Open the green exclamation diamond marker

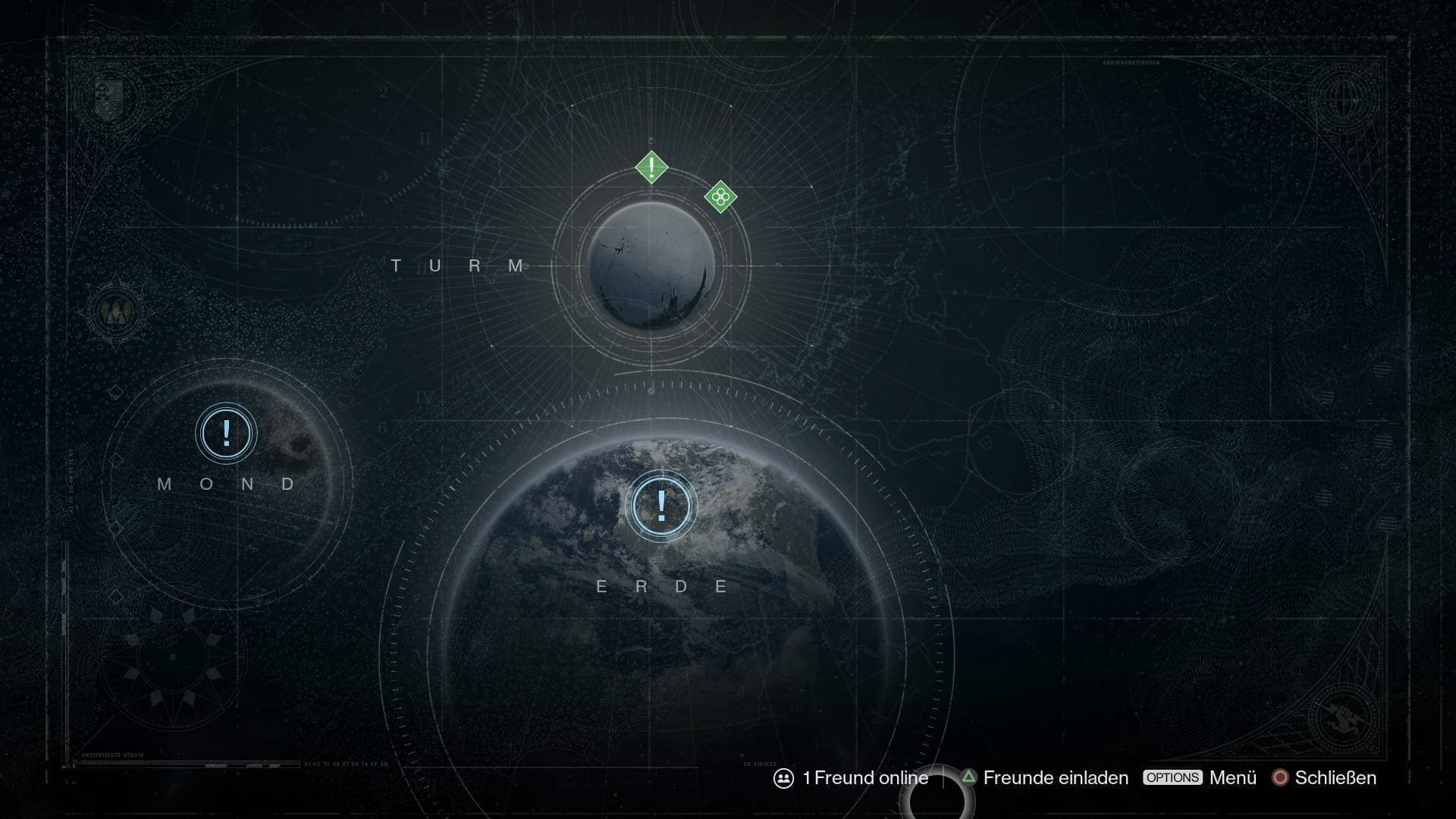pyautogui.click(x=651, y=167)
